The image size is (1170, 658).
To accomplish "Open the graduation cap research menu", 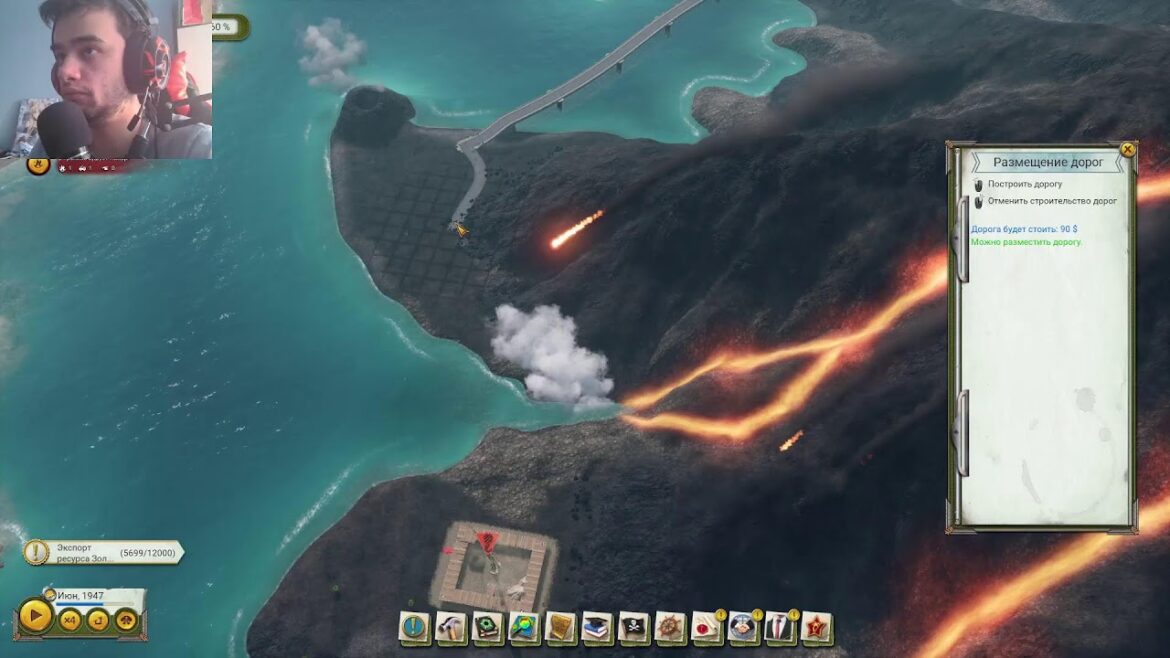I will [x=597, y=628].
